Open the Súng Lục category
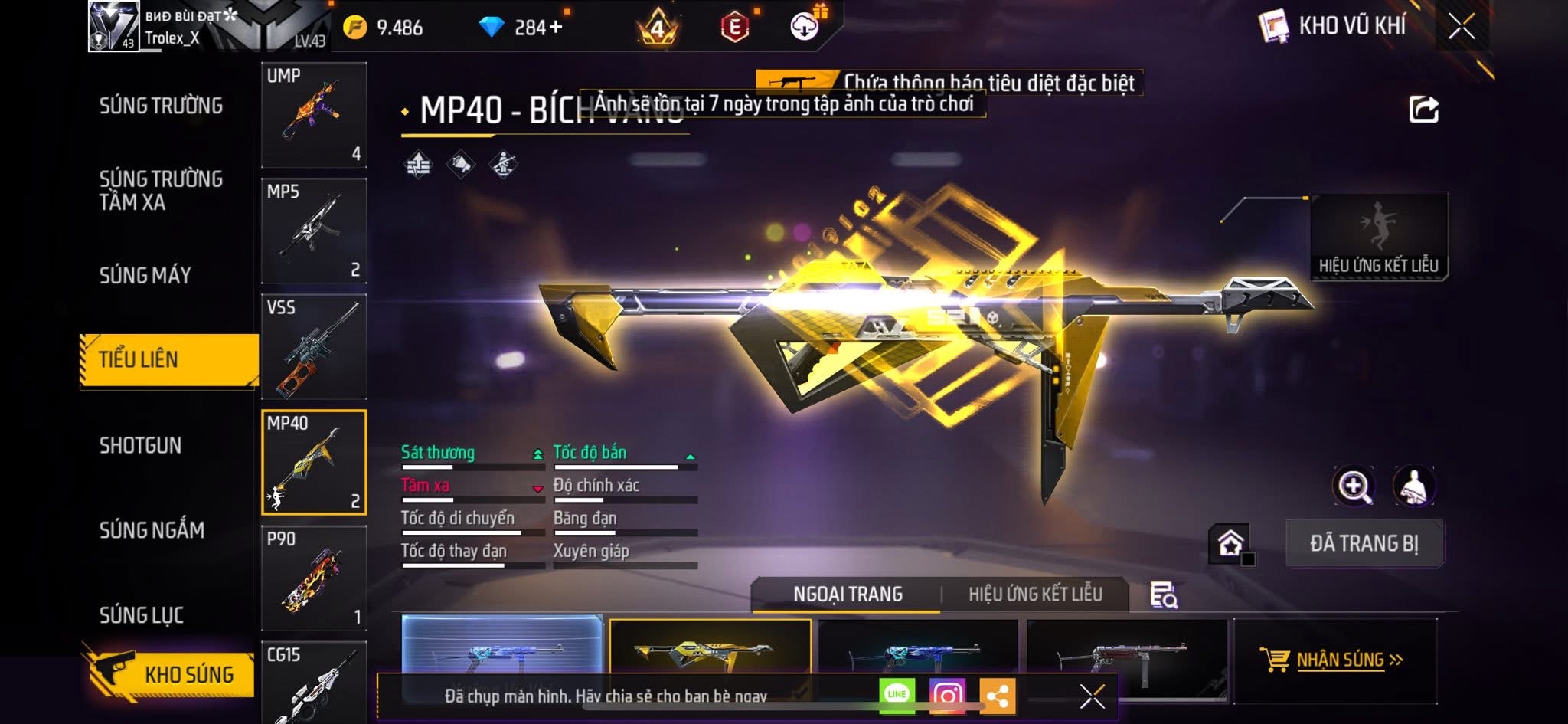 pos(142,614)
